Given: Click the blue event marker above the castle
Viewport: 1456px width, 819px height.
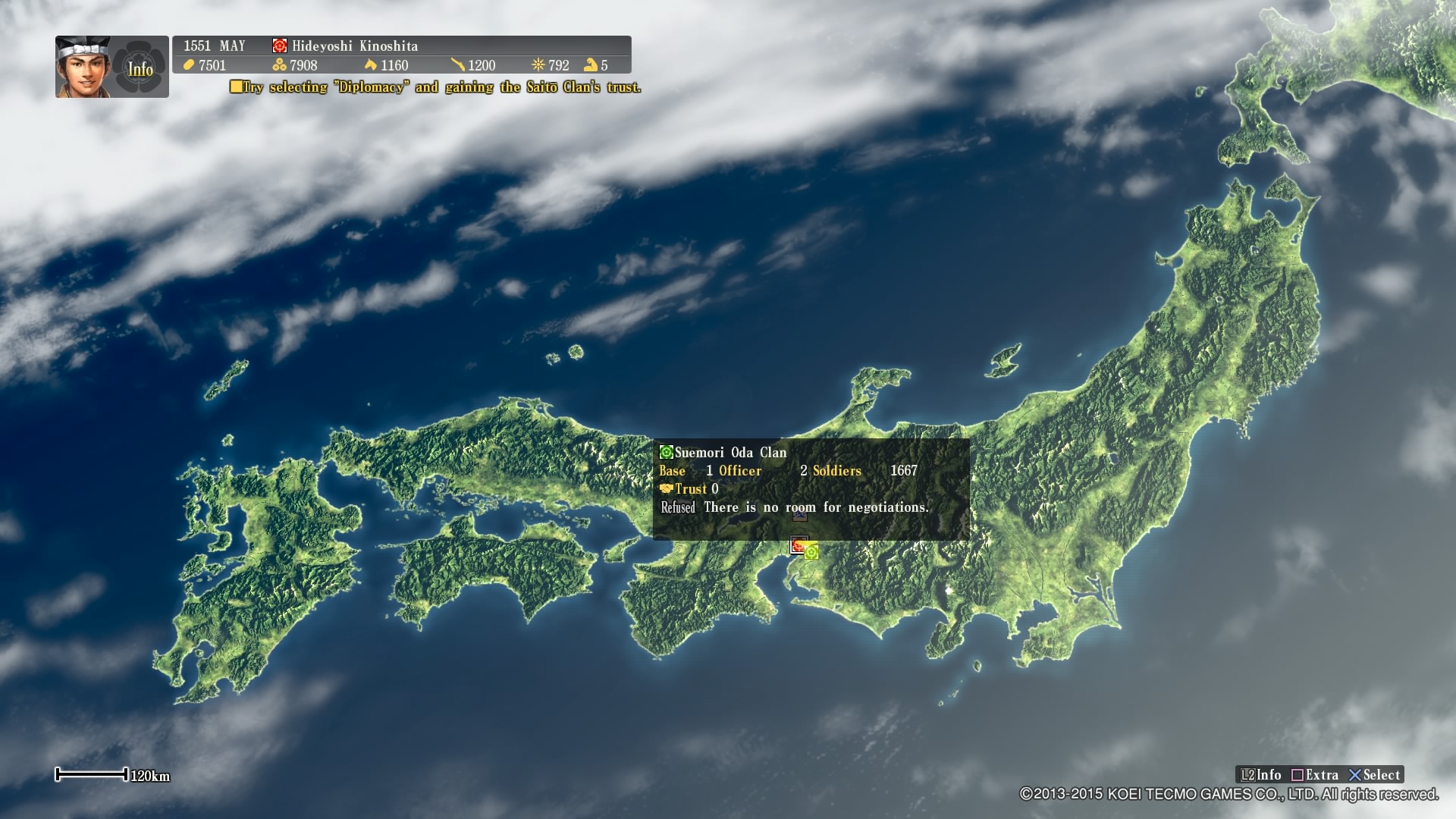Looking at the screenshot, I should (800, 516).
